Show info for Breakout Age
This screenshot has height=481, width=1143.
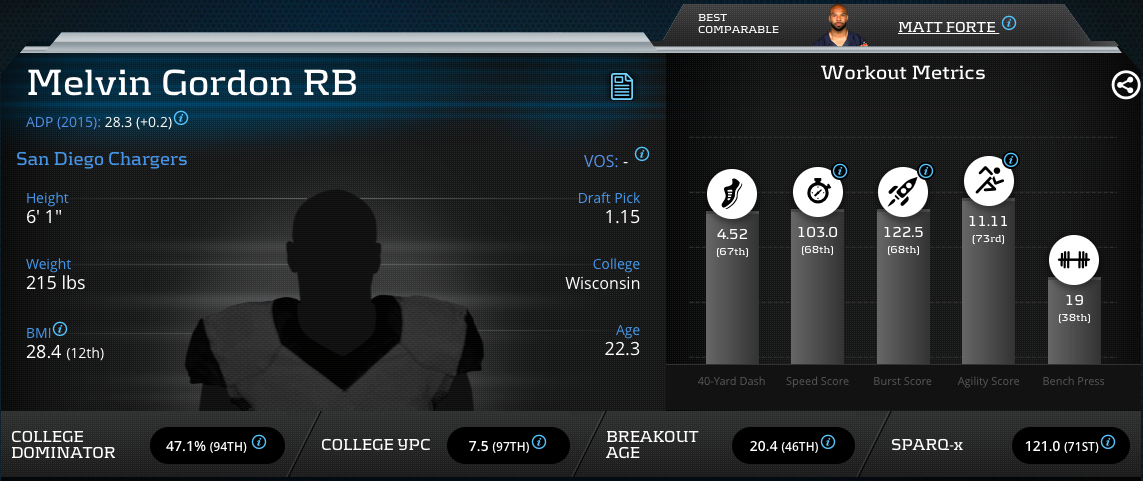[x=828, y=441]
